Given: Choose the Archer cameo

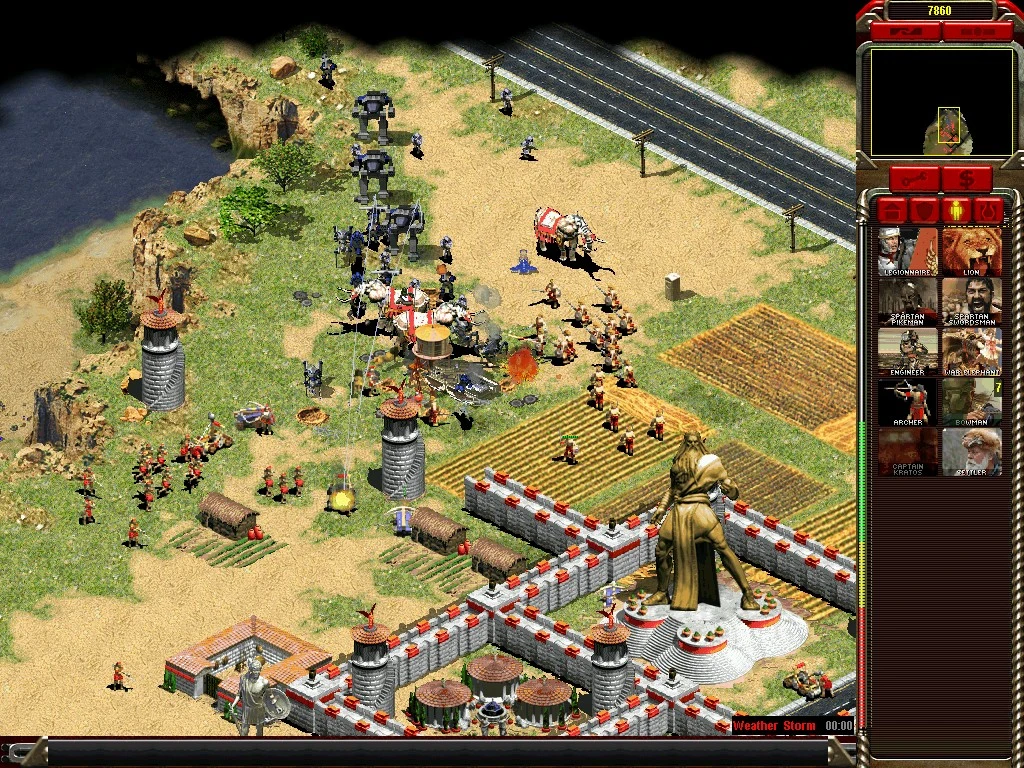Looking at the screenshot, I should click(x=908, y=402).
